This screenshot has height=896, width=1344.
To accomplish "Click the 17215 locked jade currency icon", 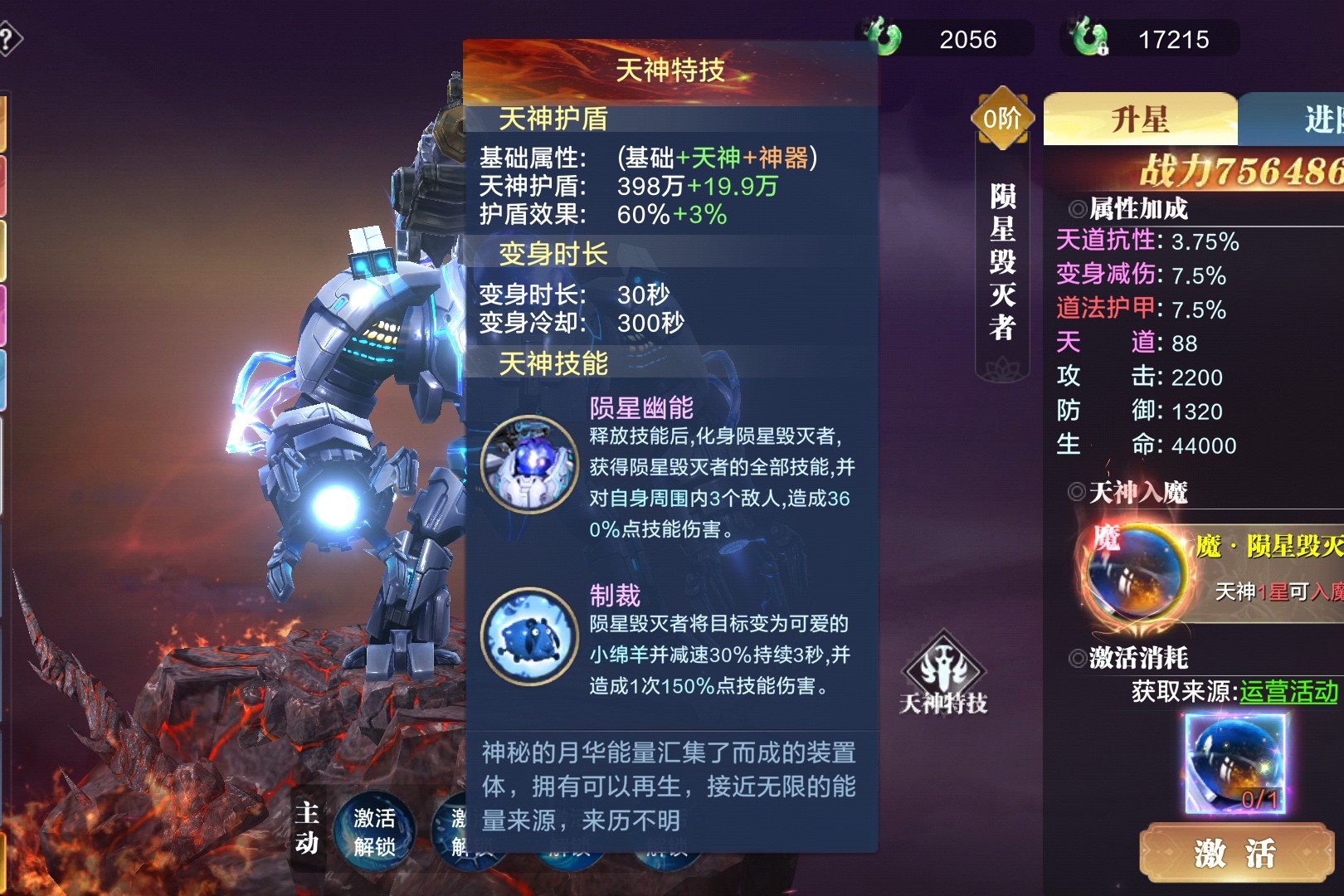I will [1088, 38].
